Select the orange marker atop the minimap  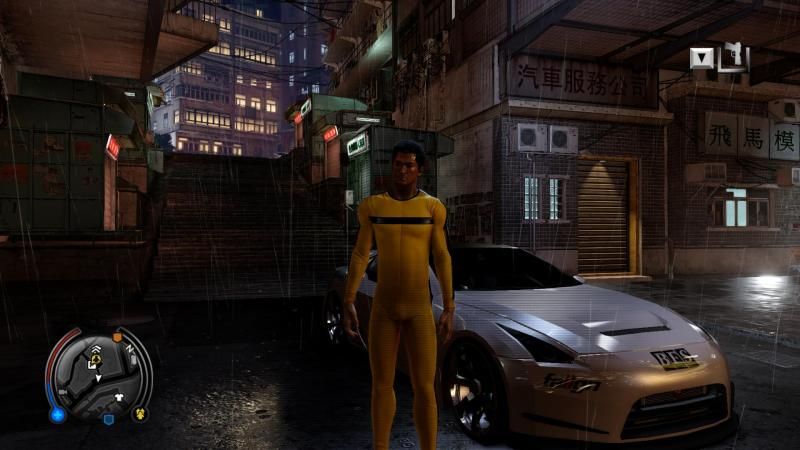click(x=117, y=337)
